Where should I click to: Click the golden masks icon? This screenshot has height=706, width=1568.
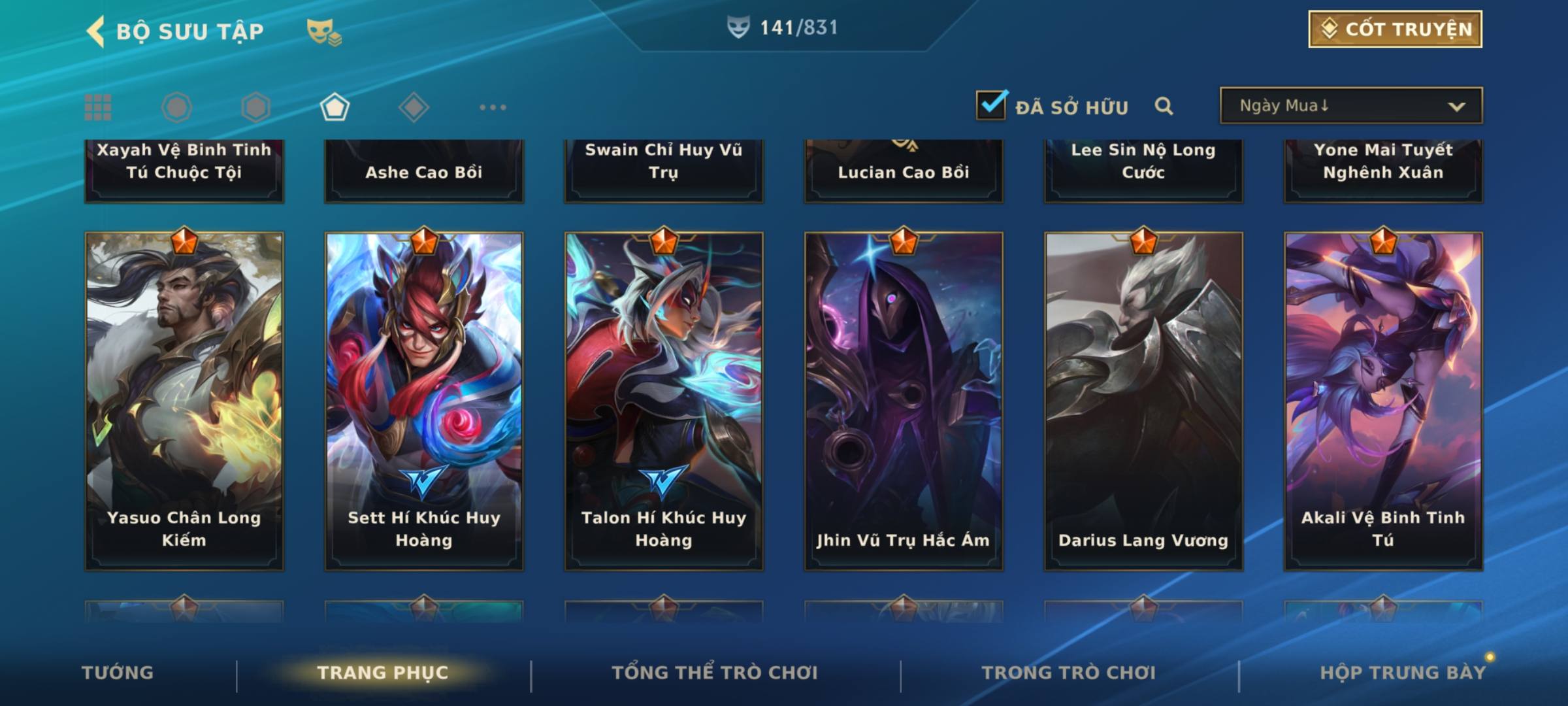point(323,32)
